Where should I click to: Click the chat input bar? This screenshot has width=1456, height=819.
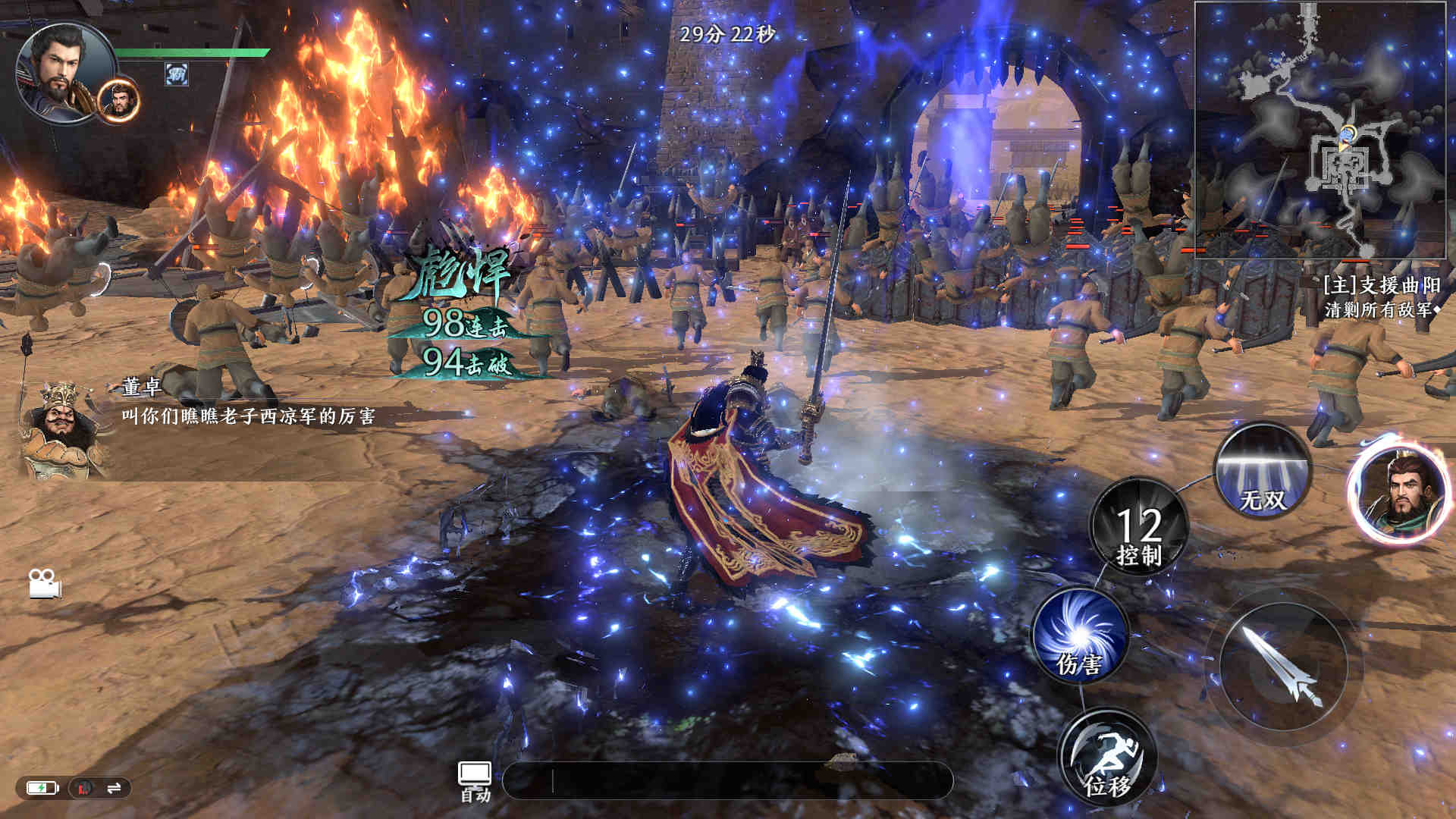click(726, 780)
